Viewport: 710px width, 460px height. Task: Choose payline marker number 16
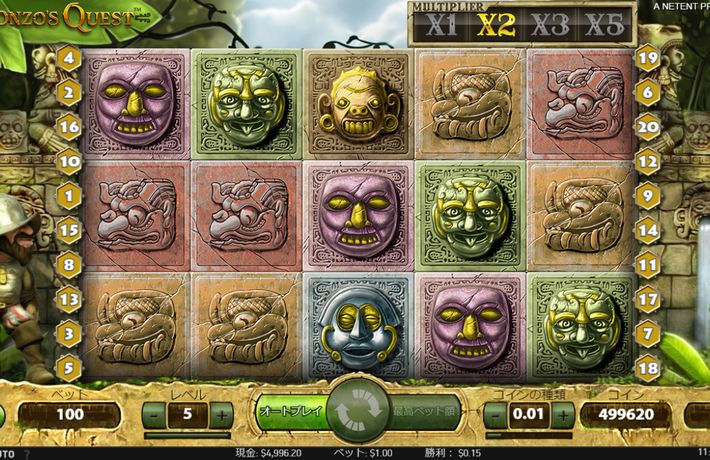pos(69,126)
